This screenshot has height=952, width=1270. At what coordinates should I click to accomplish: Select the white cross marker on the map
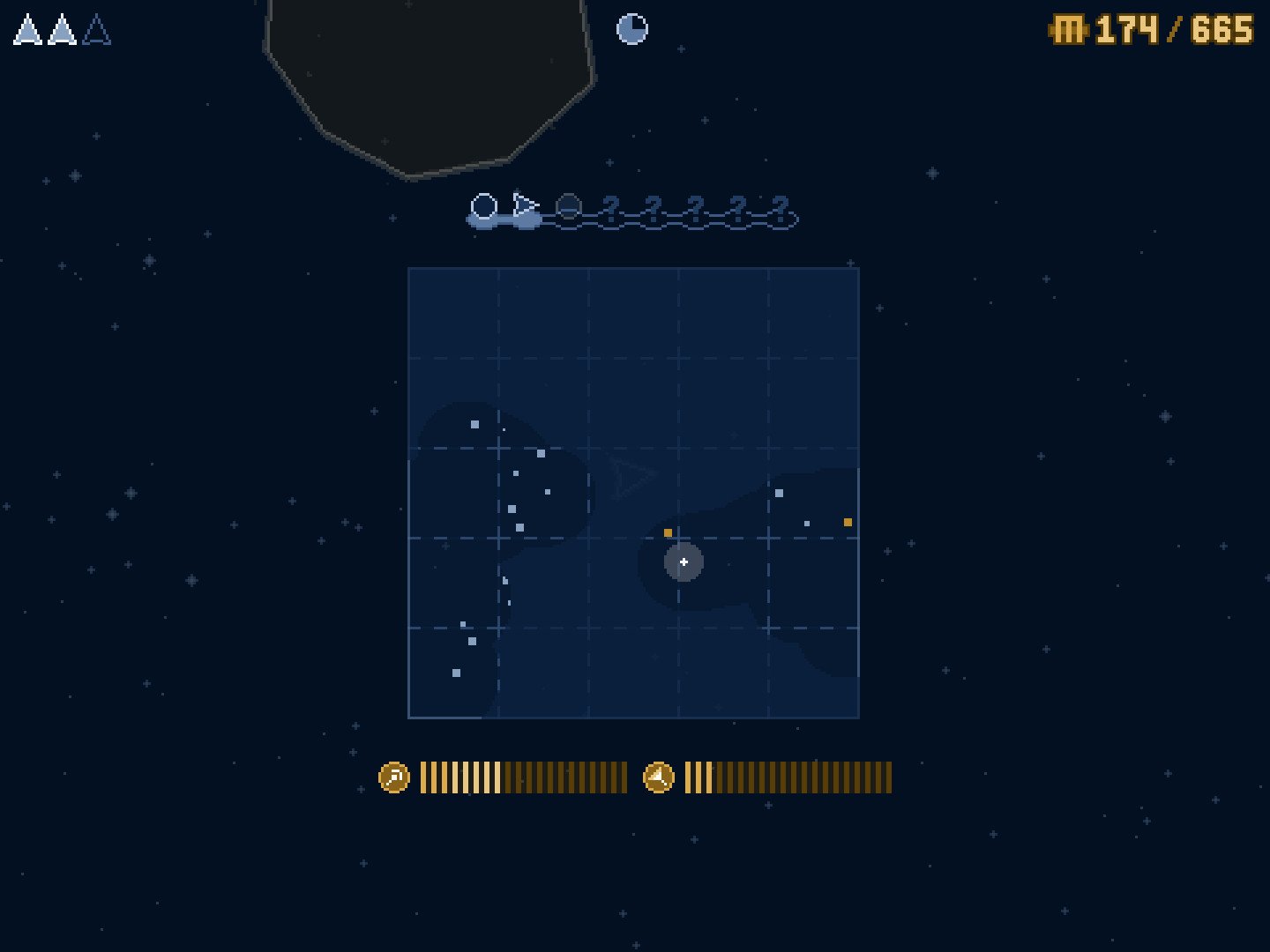[684, 562]
